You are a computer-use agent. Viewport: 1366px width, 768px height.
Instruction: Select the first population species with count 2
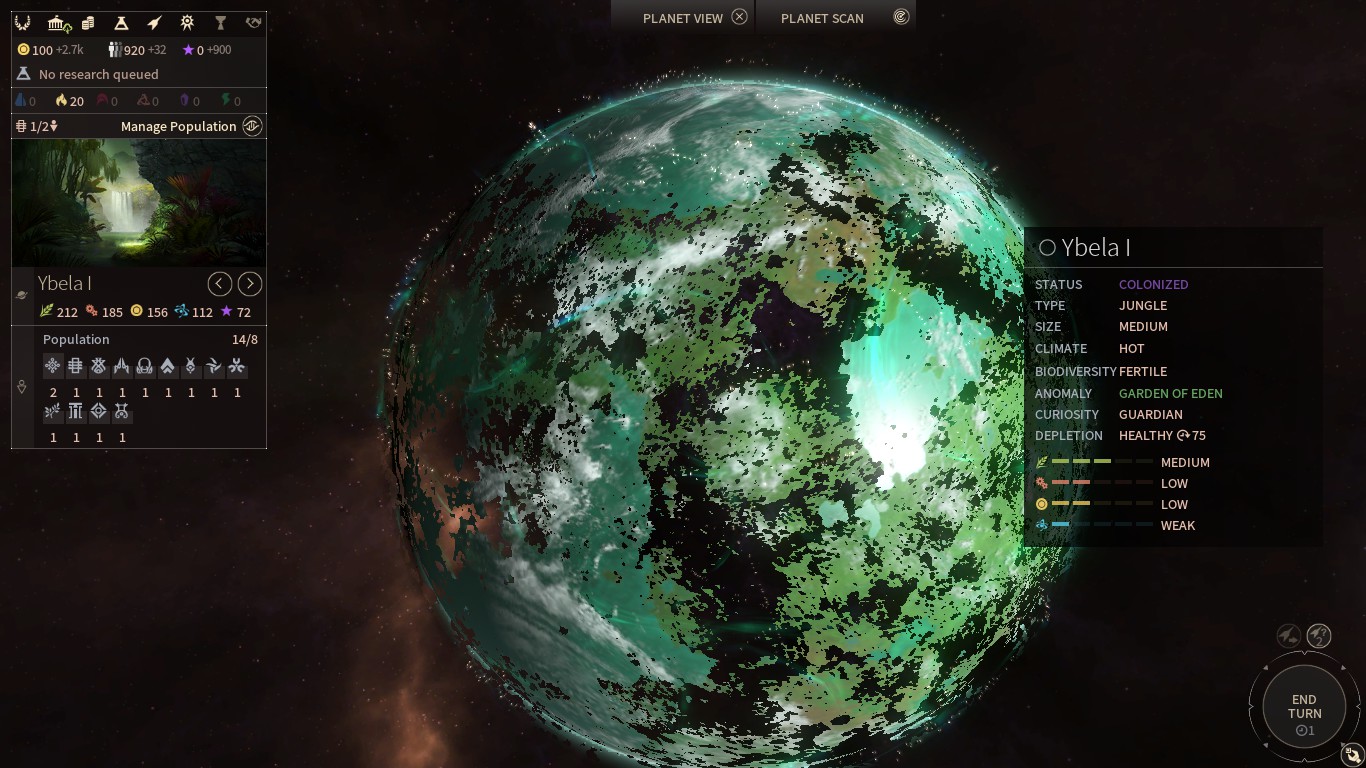click(x=53, y=367)
